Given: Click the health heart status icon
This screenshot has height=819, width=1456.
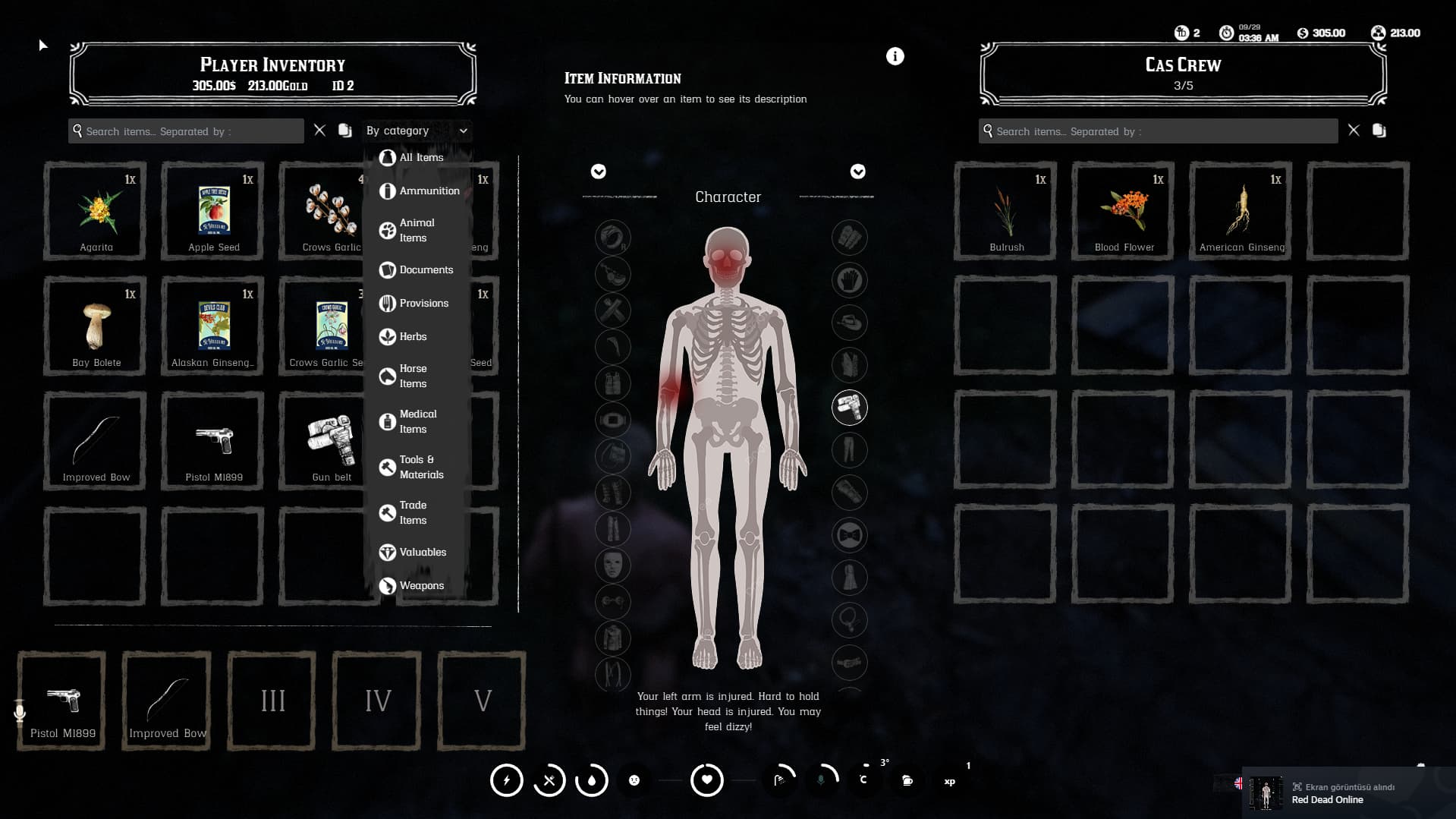Looking at the screenshot, I should coord(706,780).
